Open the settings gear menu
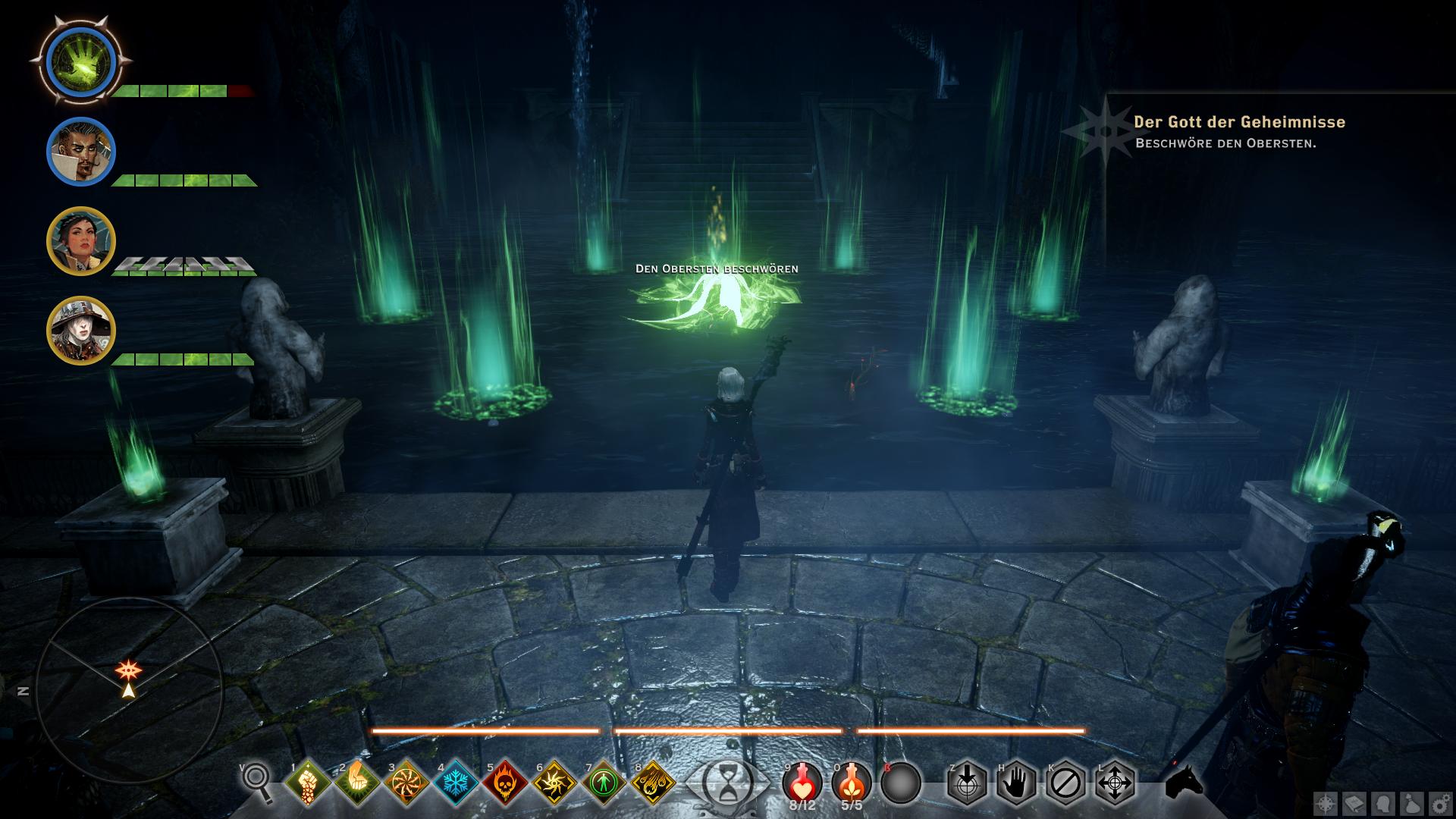Image resolution: width=1456 pixels, height=819 pixels. click(1439, 803)
